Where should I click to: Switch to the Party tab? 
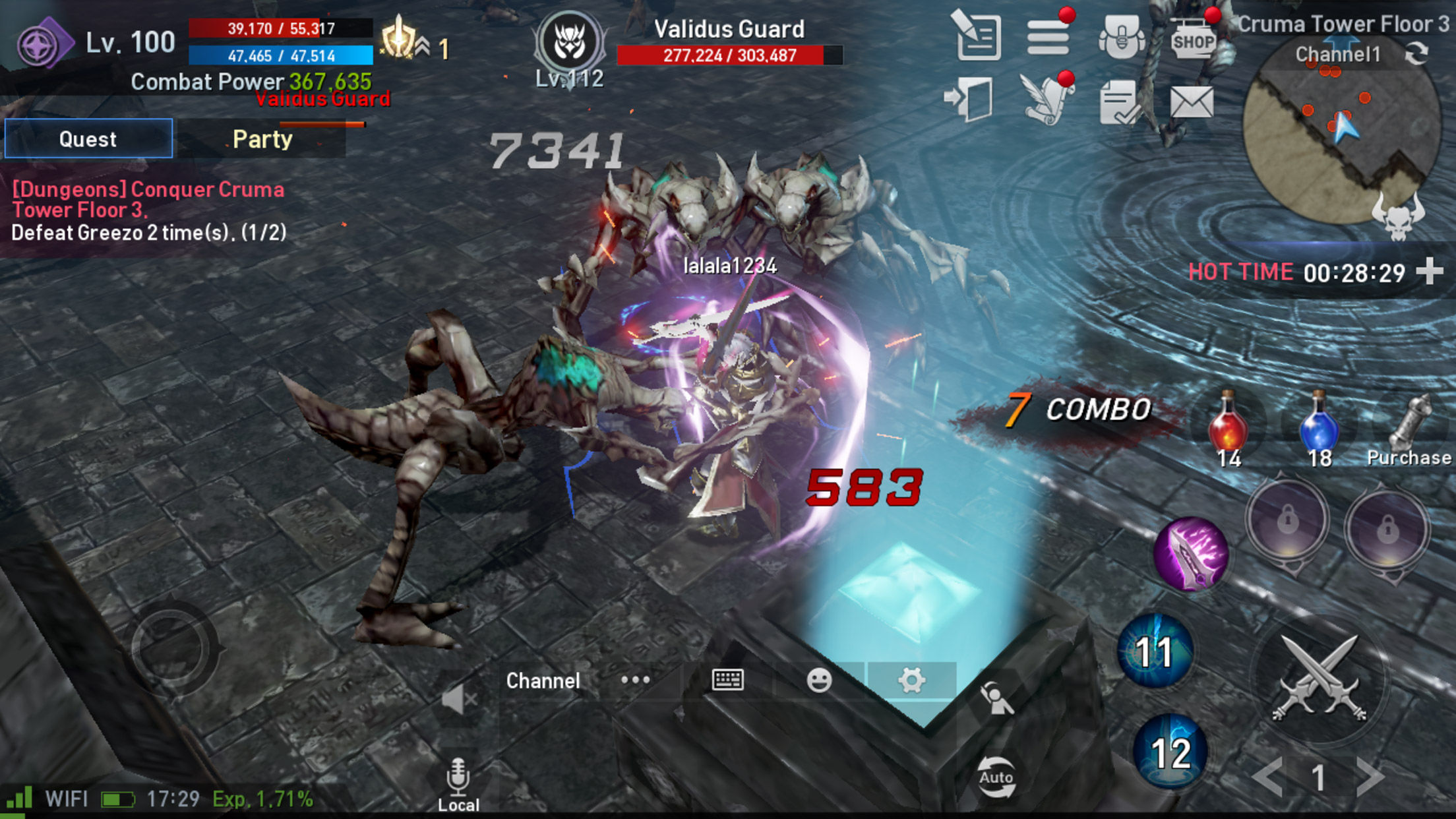pyautogui.click(x=262, y=138)
